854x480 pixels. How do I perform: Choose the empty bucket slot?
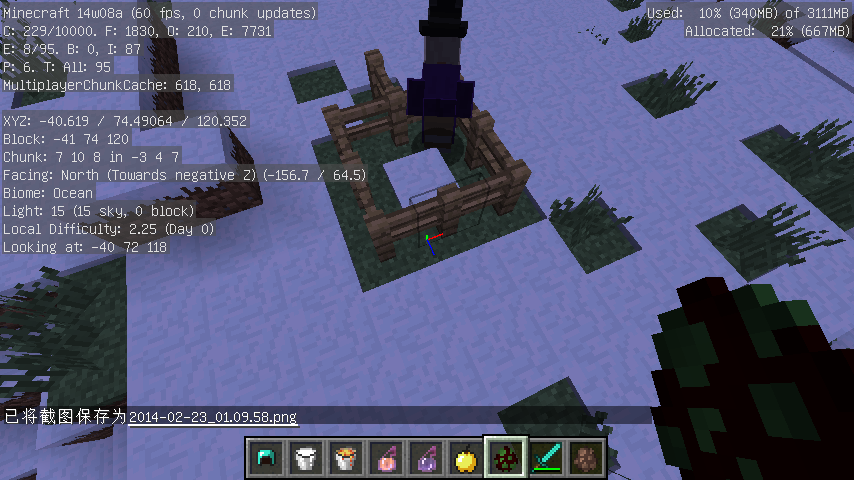pos(305,459)
